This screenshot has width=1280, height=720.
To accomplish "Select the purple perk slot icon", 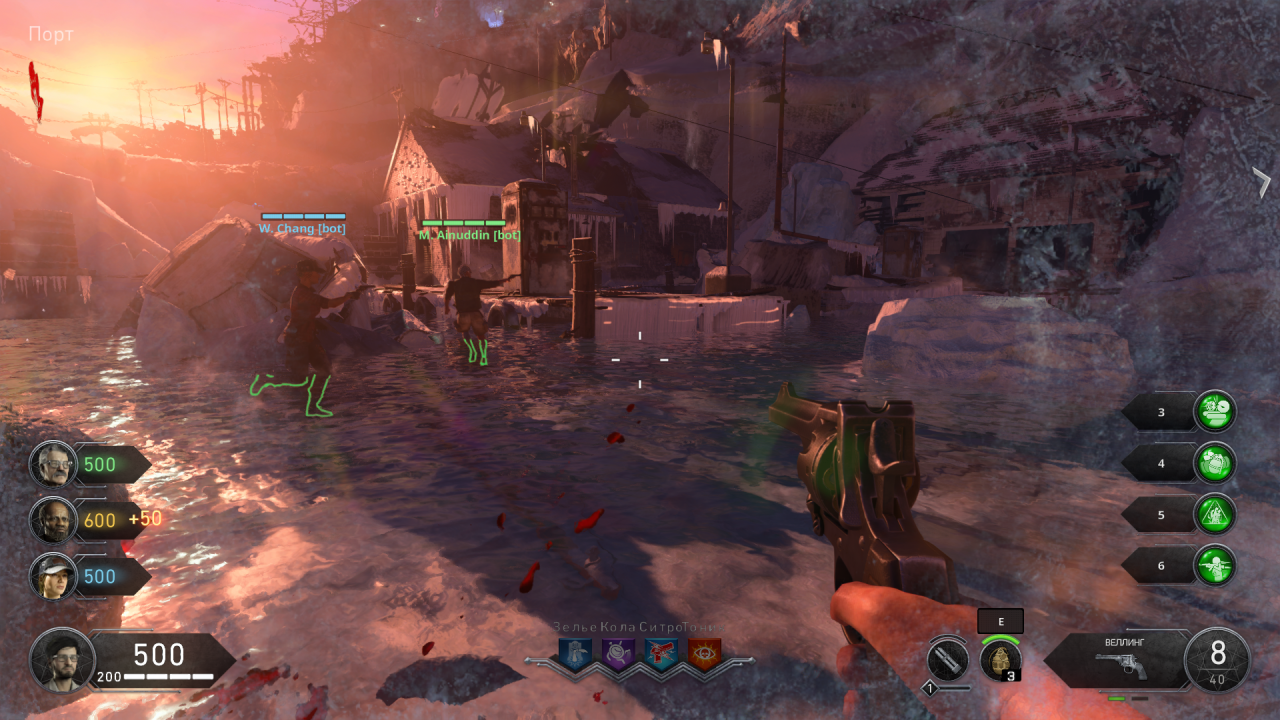I will [618, 654].
